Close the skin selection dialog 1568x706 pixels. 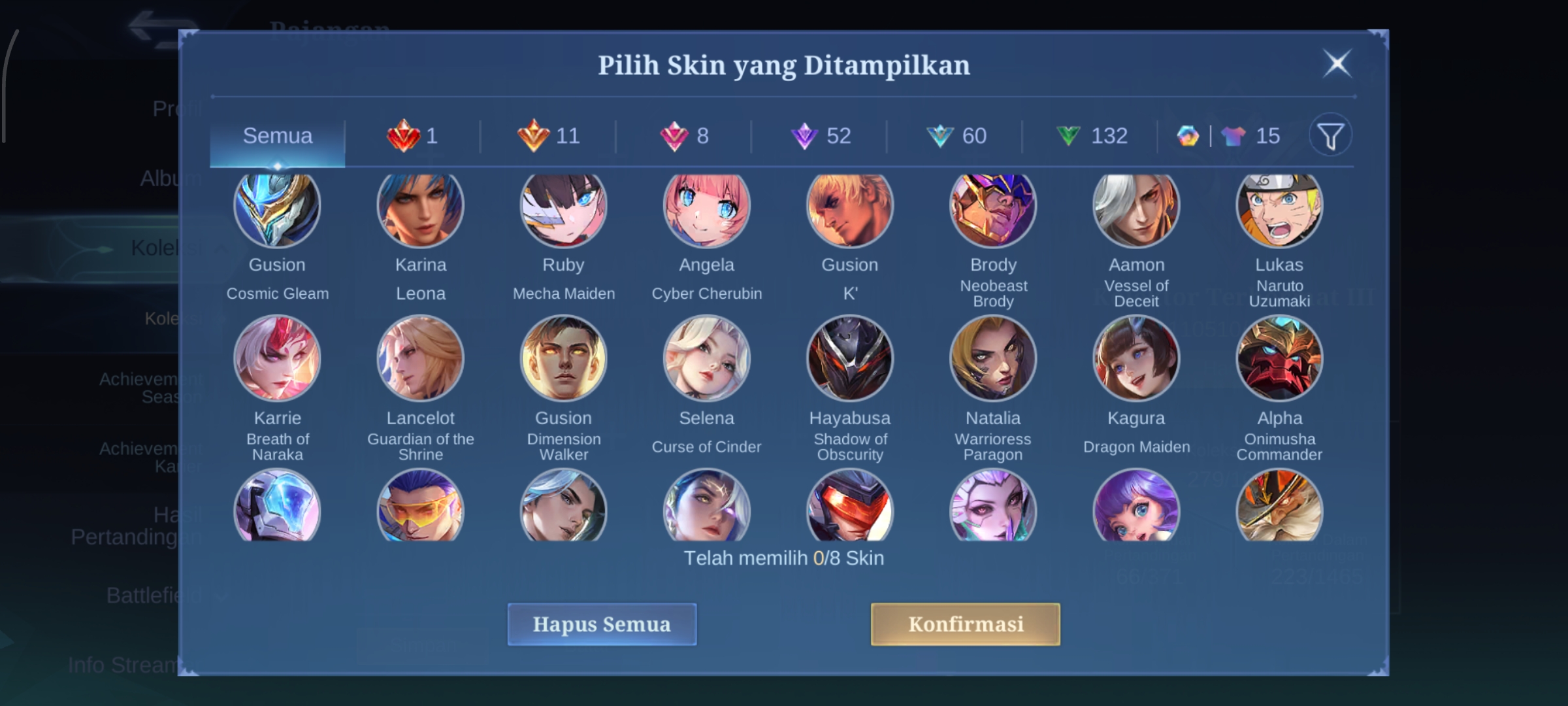coord(1337,64)
